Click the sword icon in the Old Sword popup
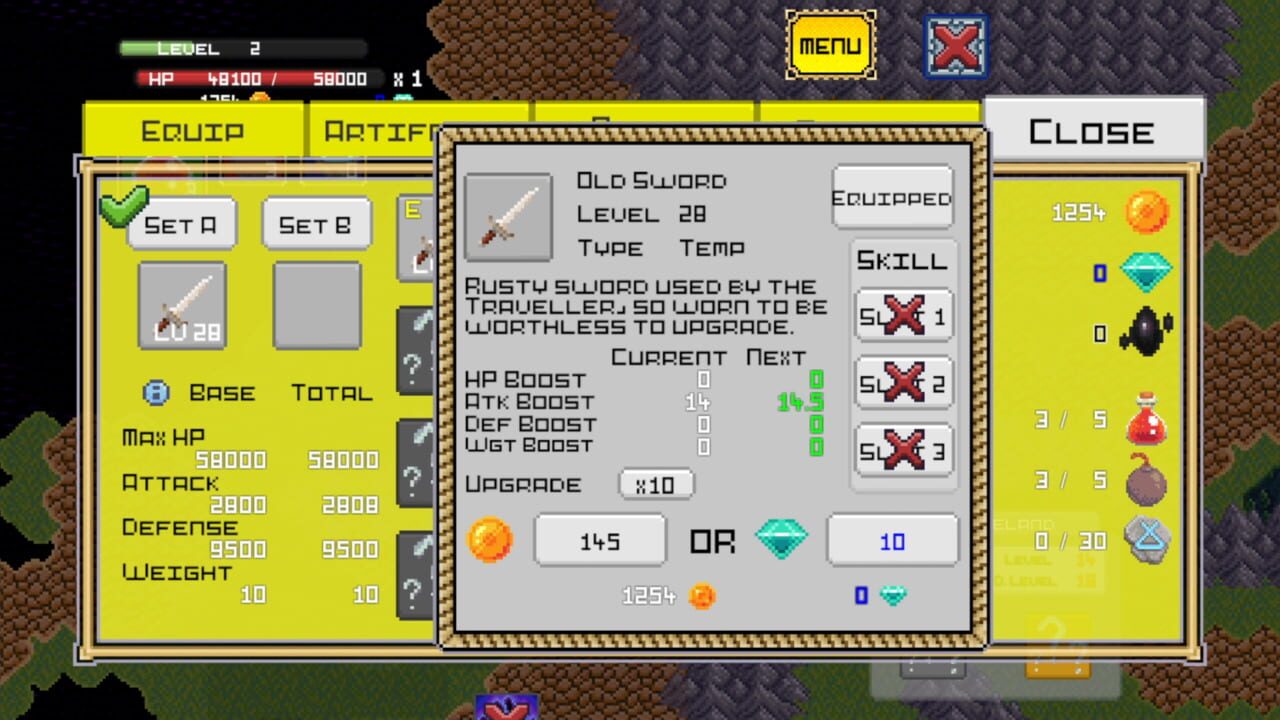The height and width of the screenshot is (720, 1280). pyautogui.click(x=509, y=218)
